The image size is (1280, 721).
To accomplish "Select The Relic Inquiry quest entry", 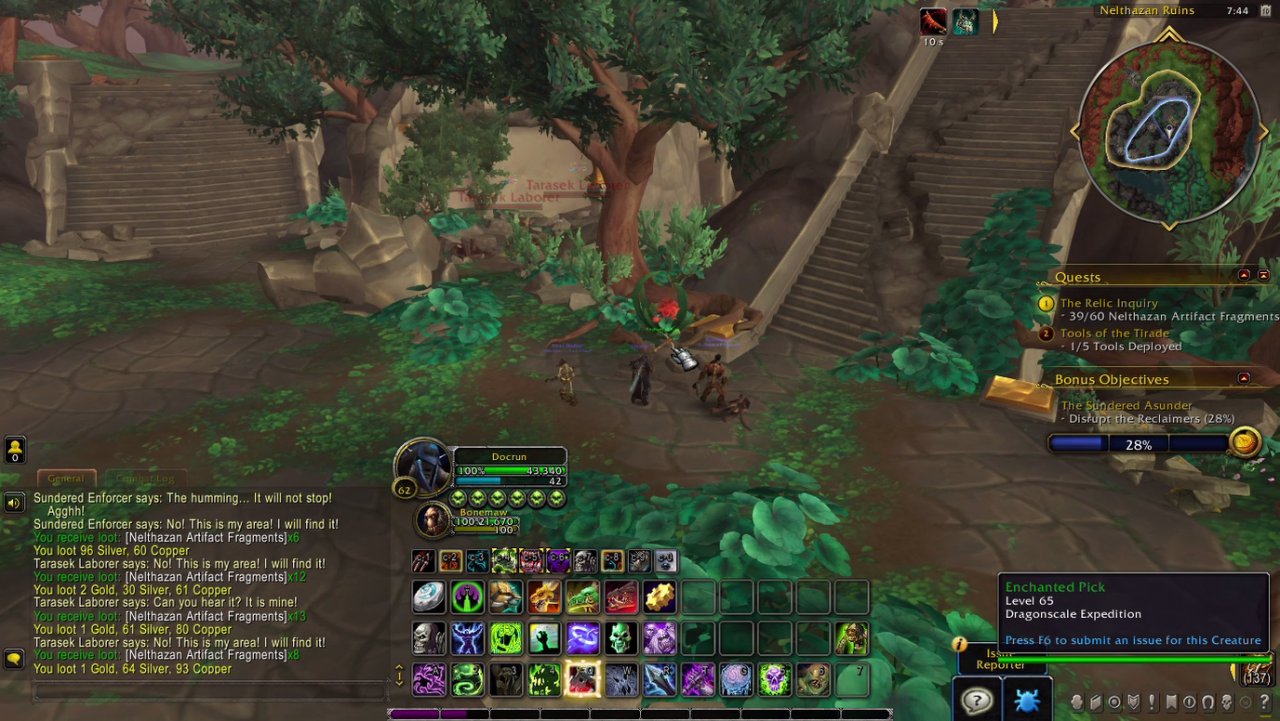I will pyautogui.click(x=1108, y=303).
